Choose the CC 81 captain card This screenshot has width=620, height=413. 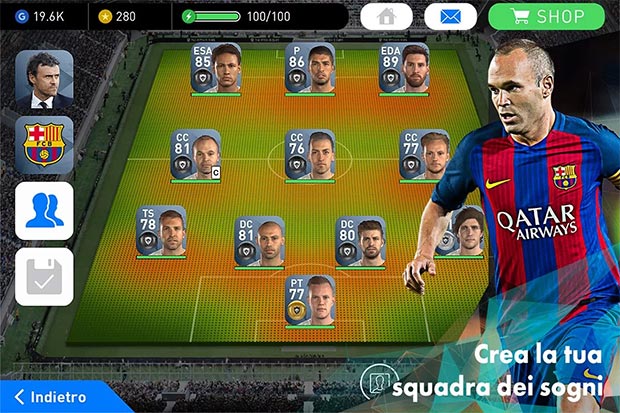point(196,155)
